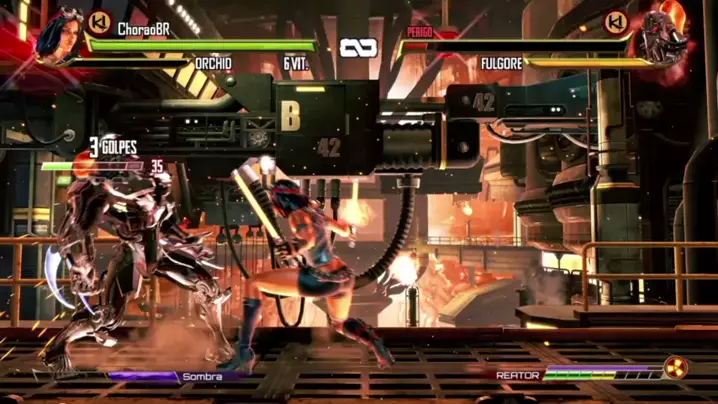Viewport: 718px width, 404px height.
Task: Click the KI emblem beside Orchid's portrait
Action: 99,21
